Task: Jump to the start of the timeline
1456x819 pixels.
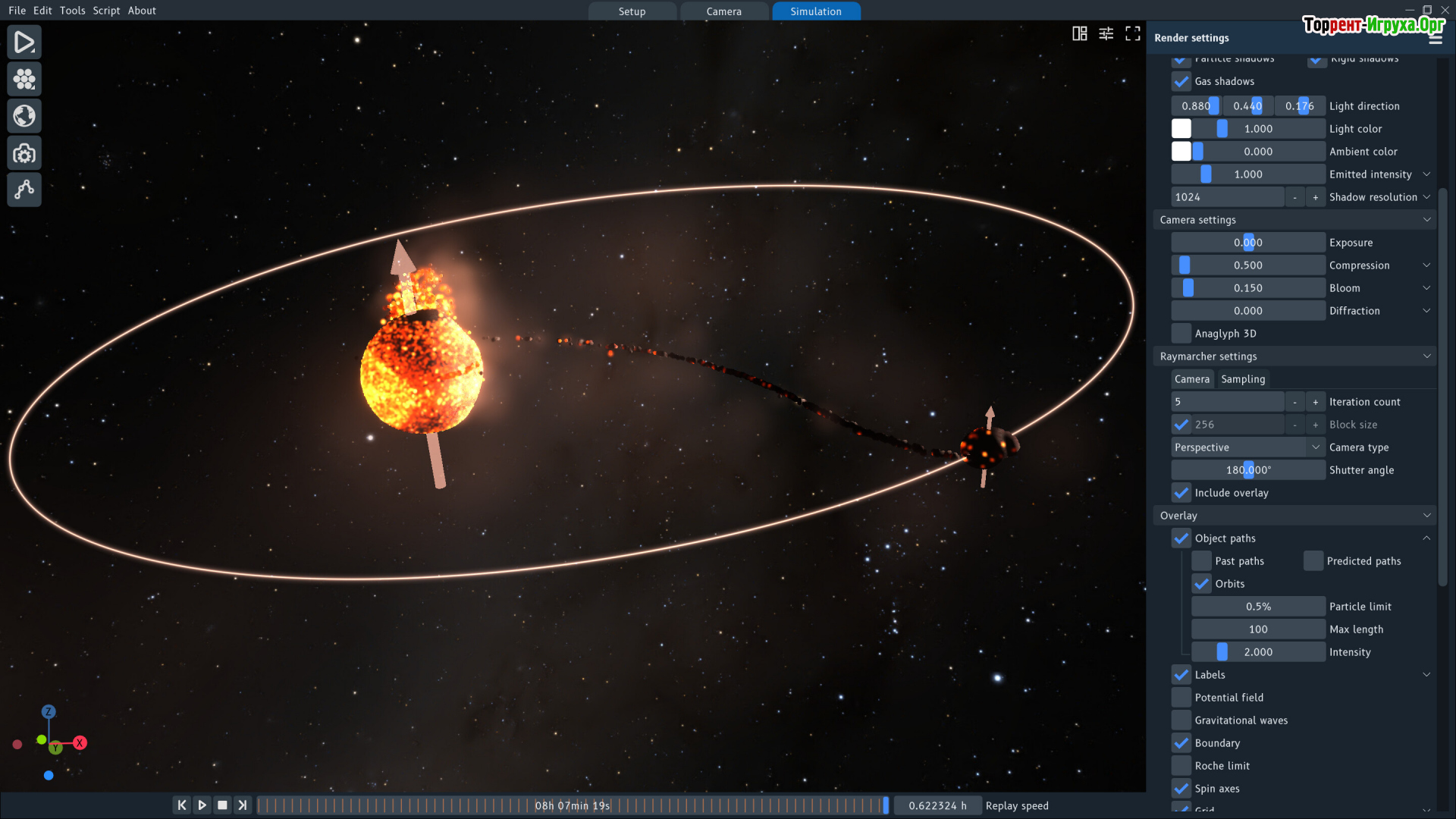Action: click(x=181, y=805)
